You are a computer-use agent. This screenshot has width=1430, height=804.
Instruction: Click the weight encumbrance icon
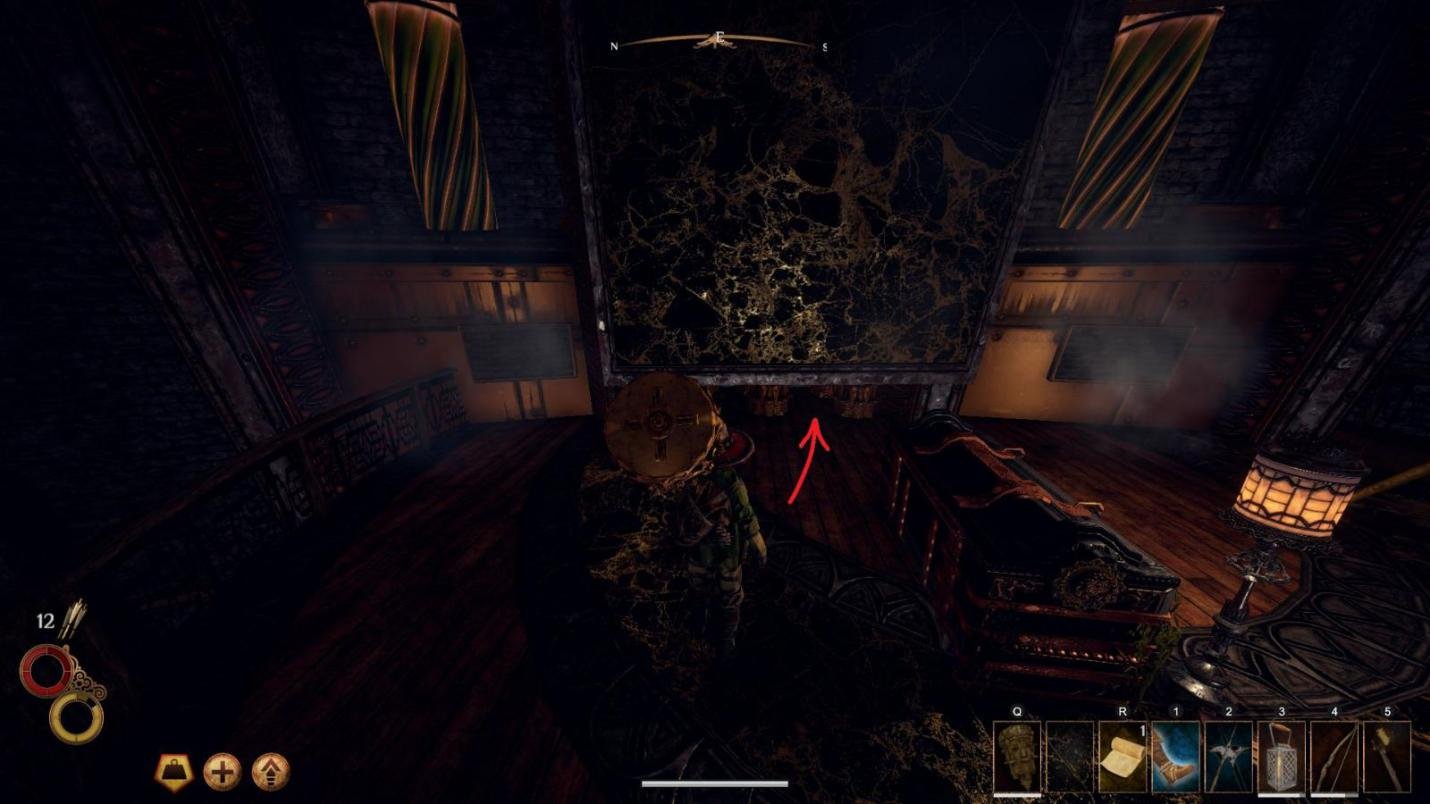pyautogui.click(x=173, y=771)
